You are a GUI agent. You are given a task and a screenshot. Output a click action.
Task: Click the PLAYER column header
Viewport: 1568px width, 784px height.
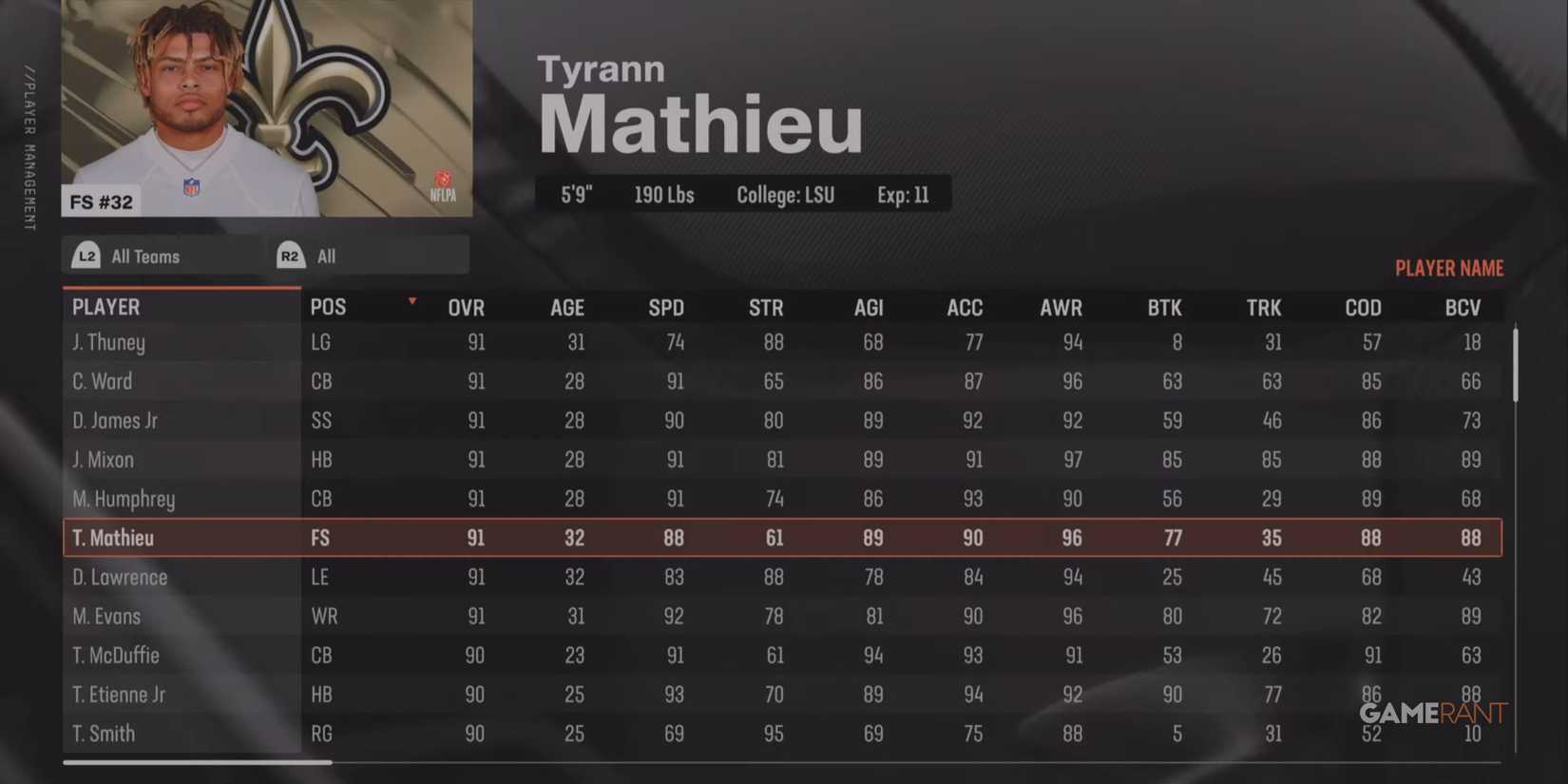(x=105, y=306)
